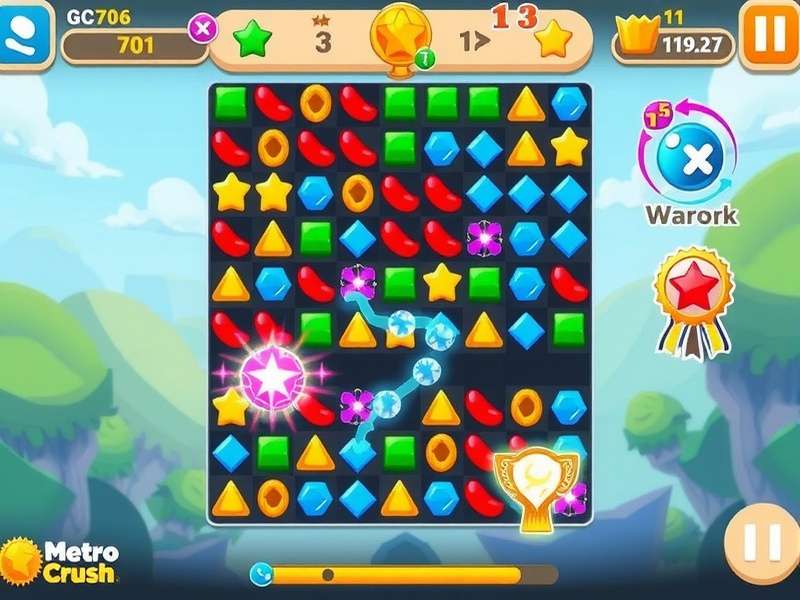Tap the blue phone icon on the progress bar
Image resolution: width=800 pixels, height=600 pixels.
point(262,574)
